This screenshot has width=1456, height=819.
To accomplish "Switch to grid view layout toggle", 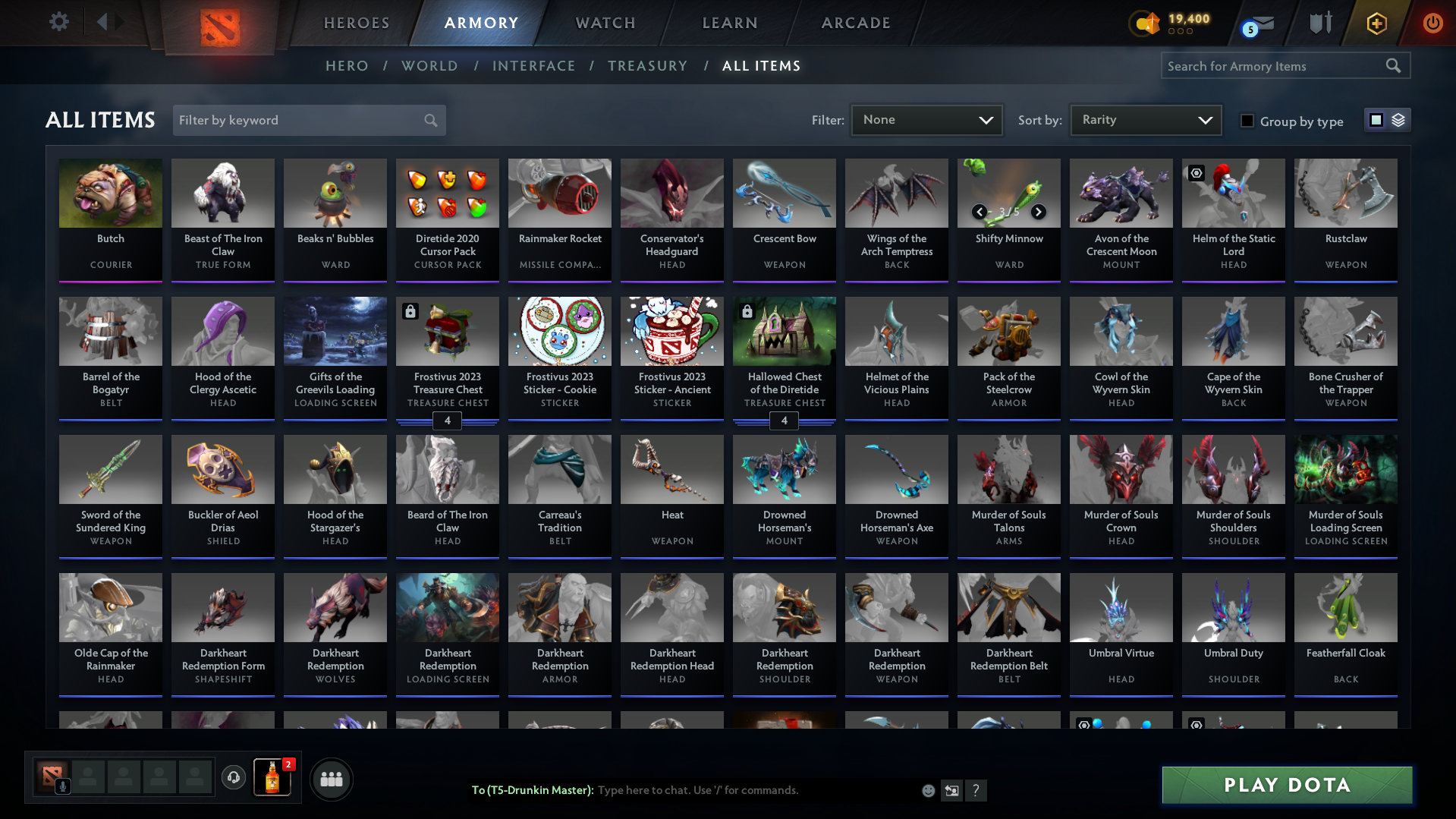I will [x=1376, y=119].
